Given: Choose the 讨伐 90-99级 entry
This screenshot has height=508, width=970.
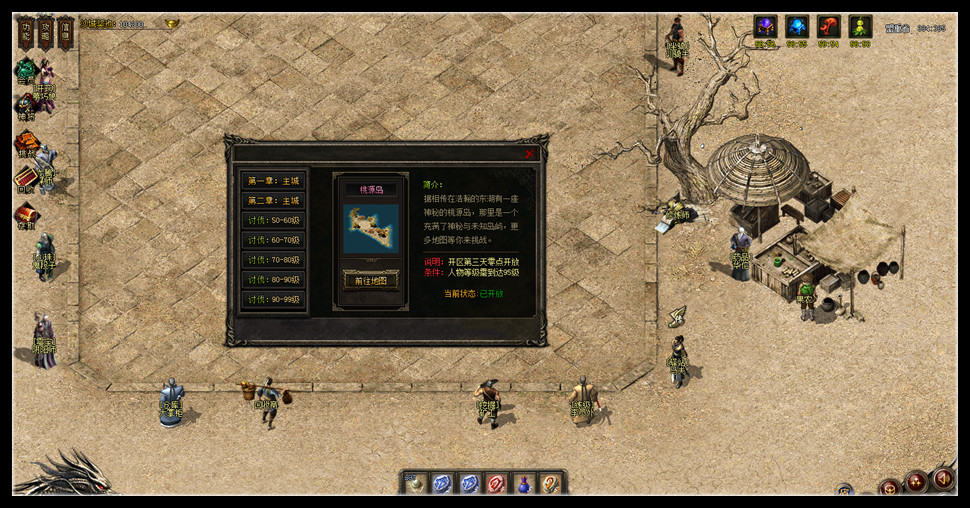Looking at the screenshot, I should pyautogui.click(x=273, y=300).
